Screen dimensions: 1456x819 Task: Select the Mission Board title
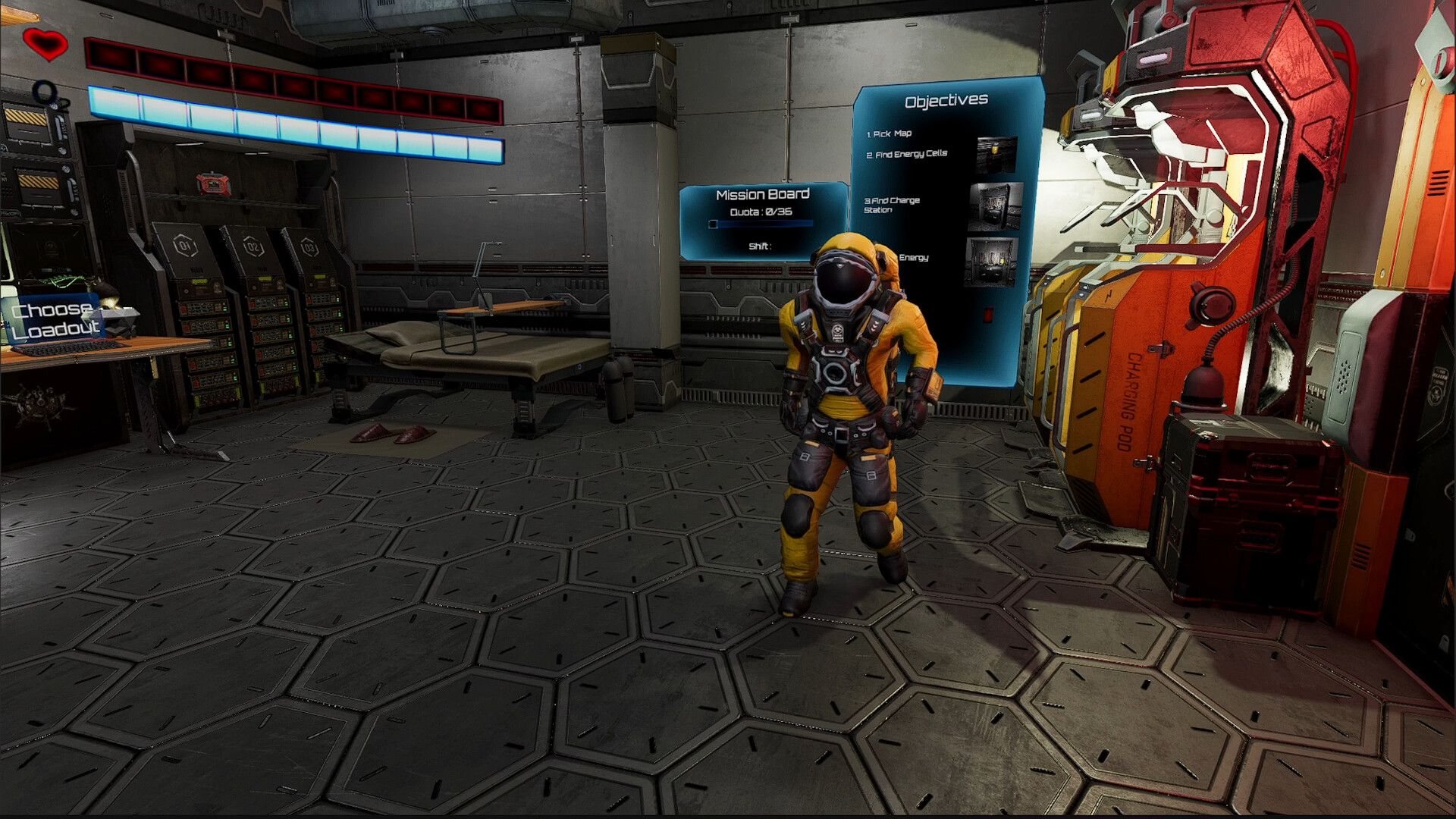pos(763,194)
